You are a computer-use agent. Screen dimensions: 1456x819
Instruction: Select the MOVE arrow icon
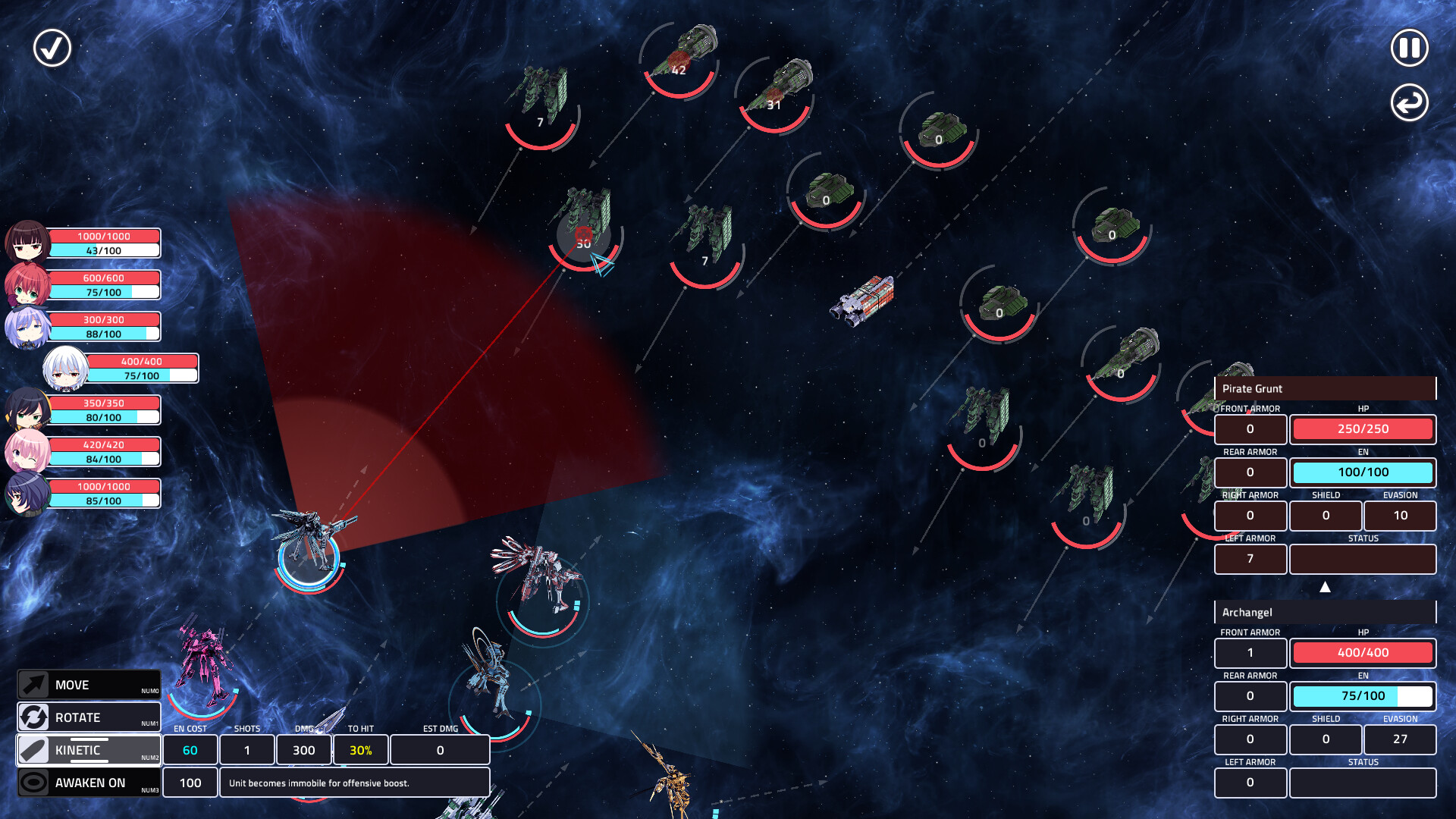point(33,685)
